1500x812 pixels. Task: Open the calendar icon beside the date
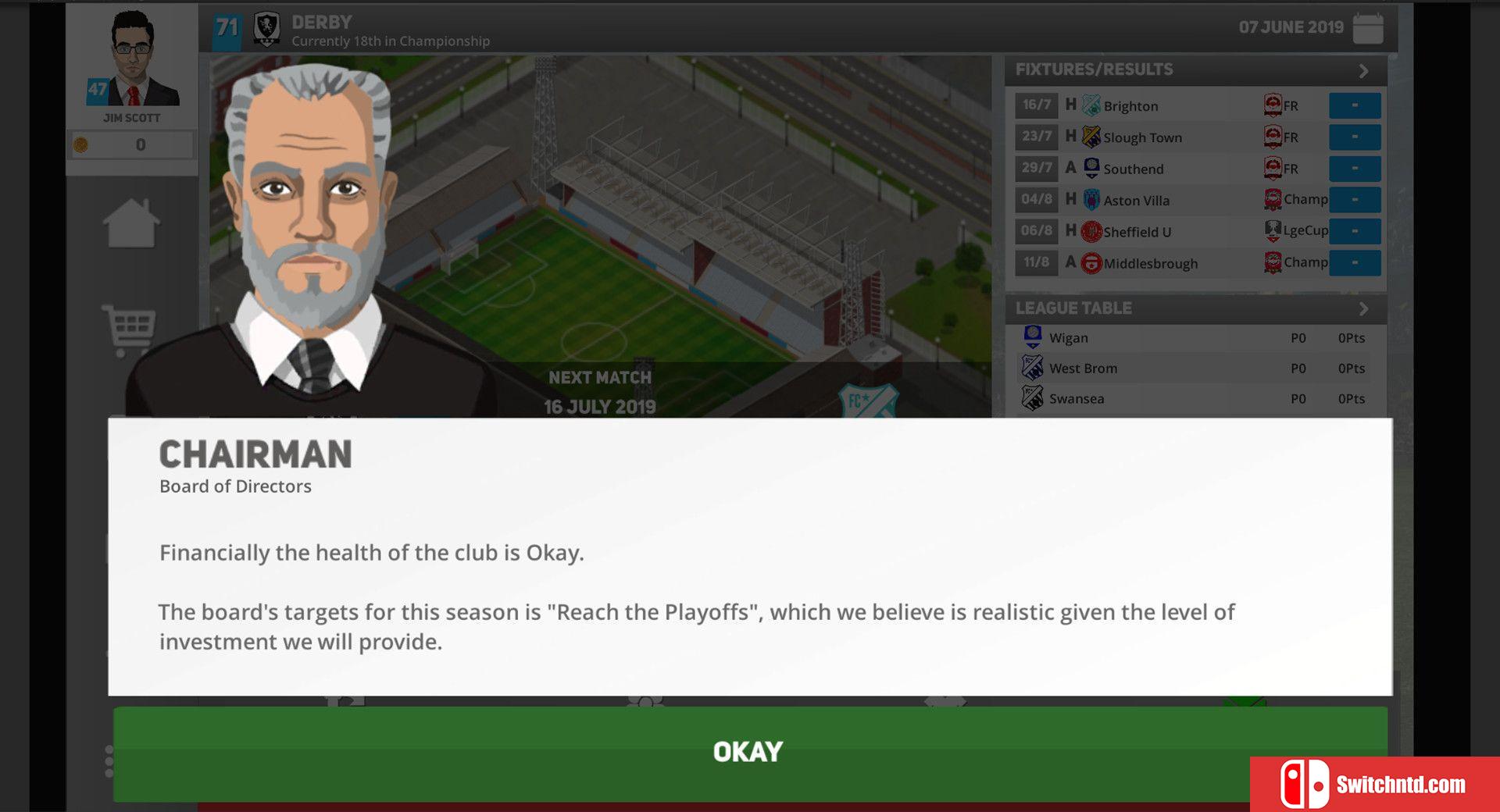click(x=1367, y=28)
